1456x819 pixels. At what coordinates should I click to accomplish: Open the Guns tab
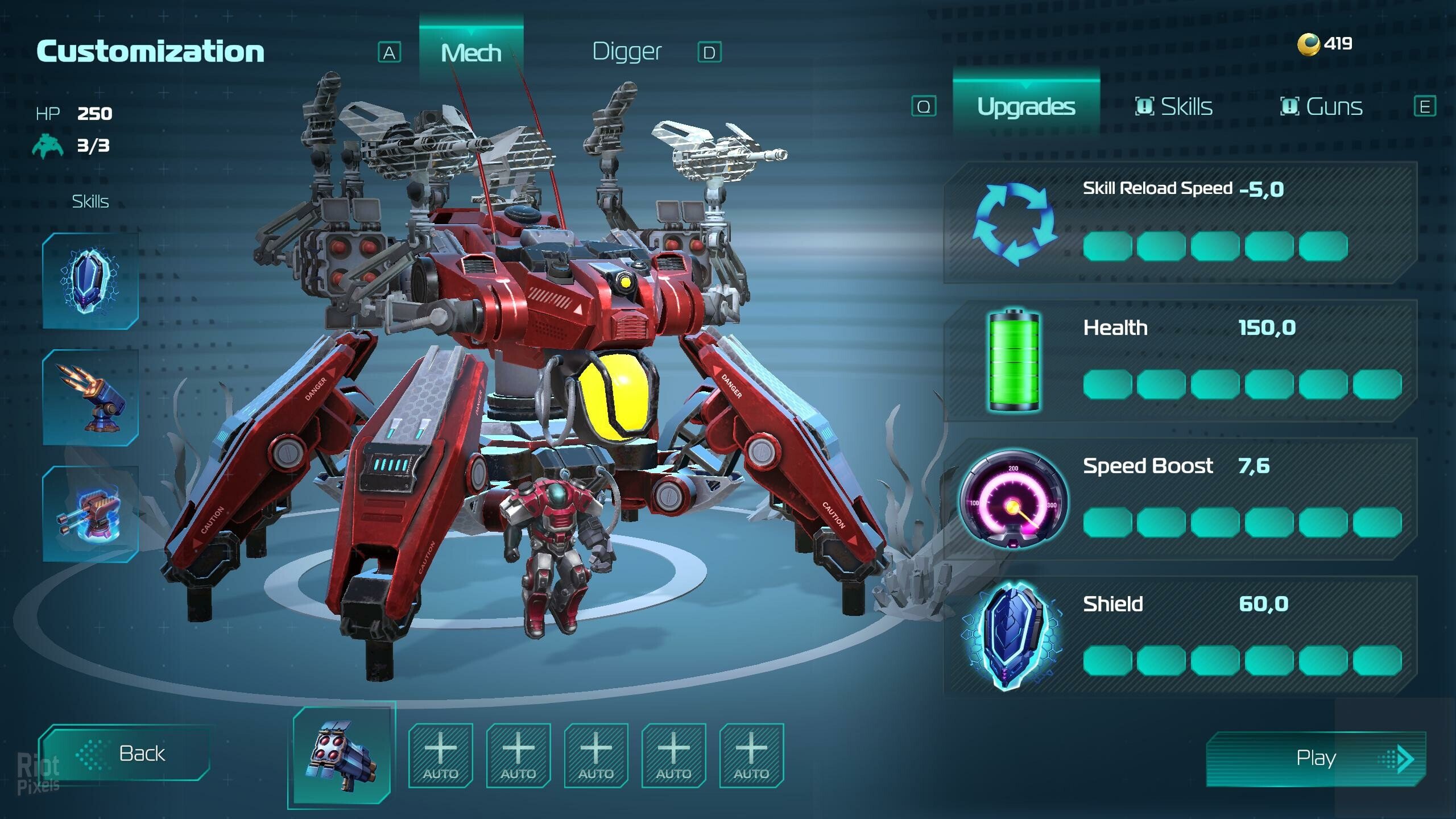[x=1322, y=106]
